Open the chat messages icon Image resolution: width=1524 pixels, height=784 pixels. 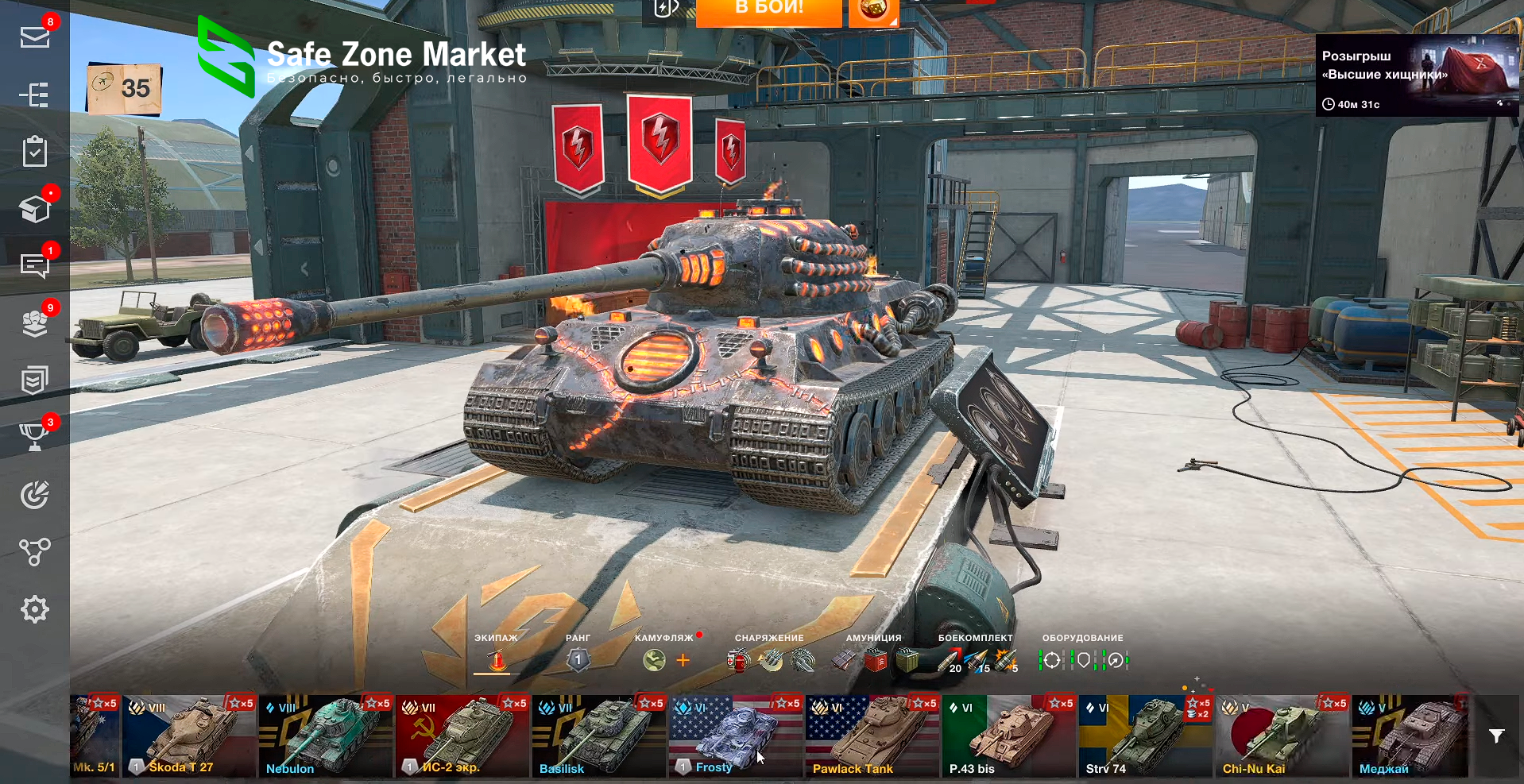[x=35, y=265]
